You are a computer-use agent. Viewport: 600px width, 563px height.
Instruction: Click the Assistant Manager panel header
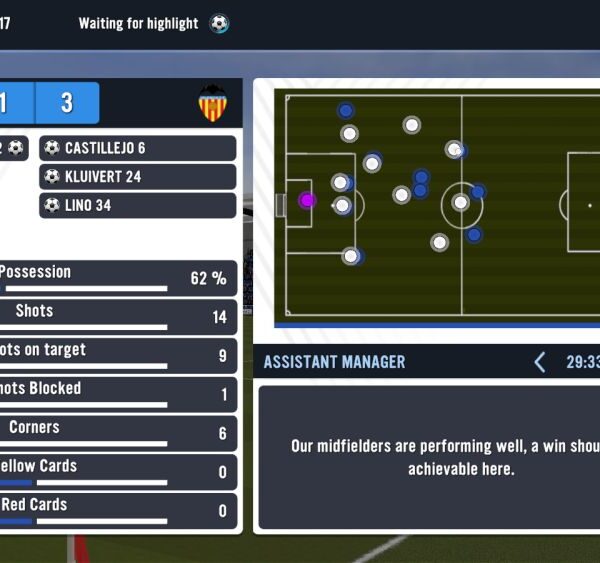pos(335,362)
